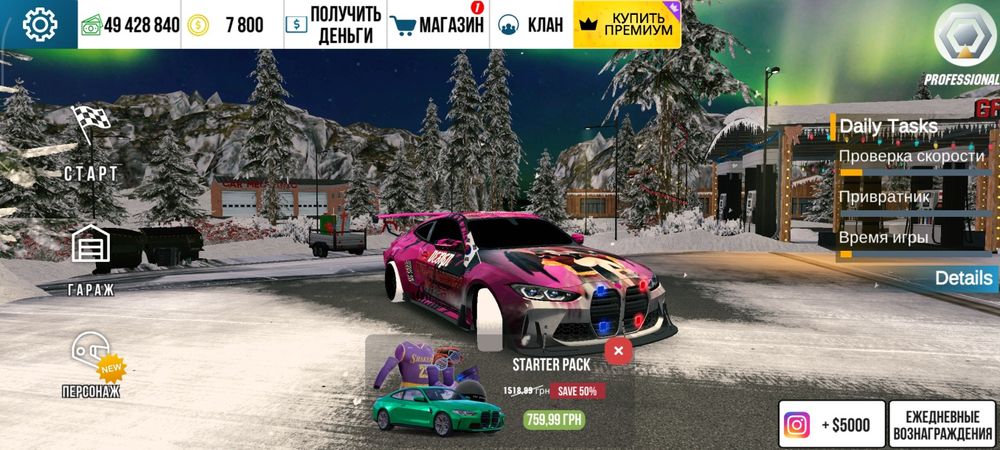Close the Starter Pack offer
The width and height of the screenshot is (1000, 450).
pos(618,351)
